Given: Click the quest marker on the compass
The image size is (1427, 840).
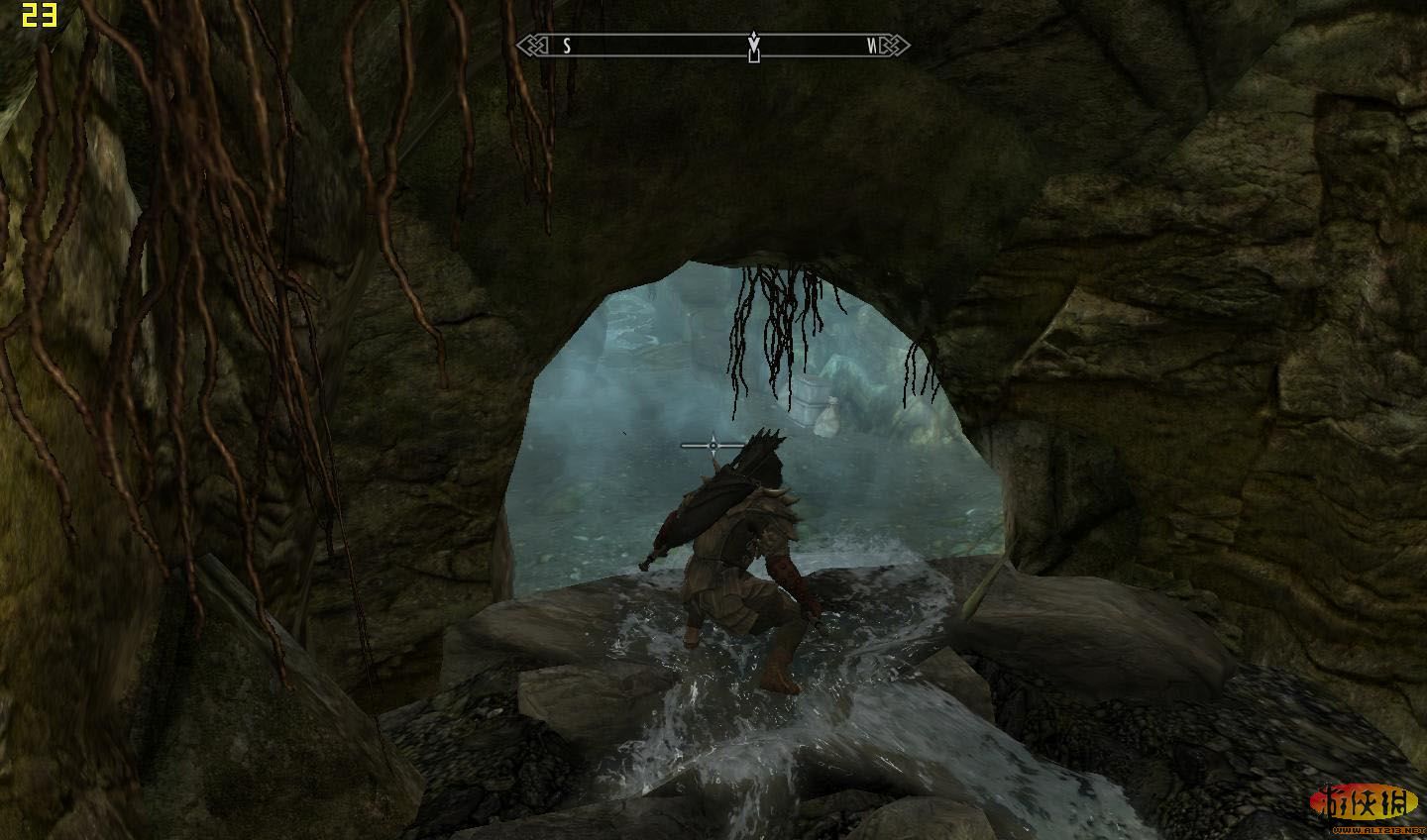Looking at the screenshot, I should click(x=754, y=46).
